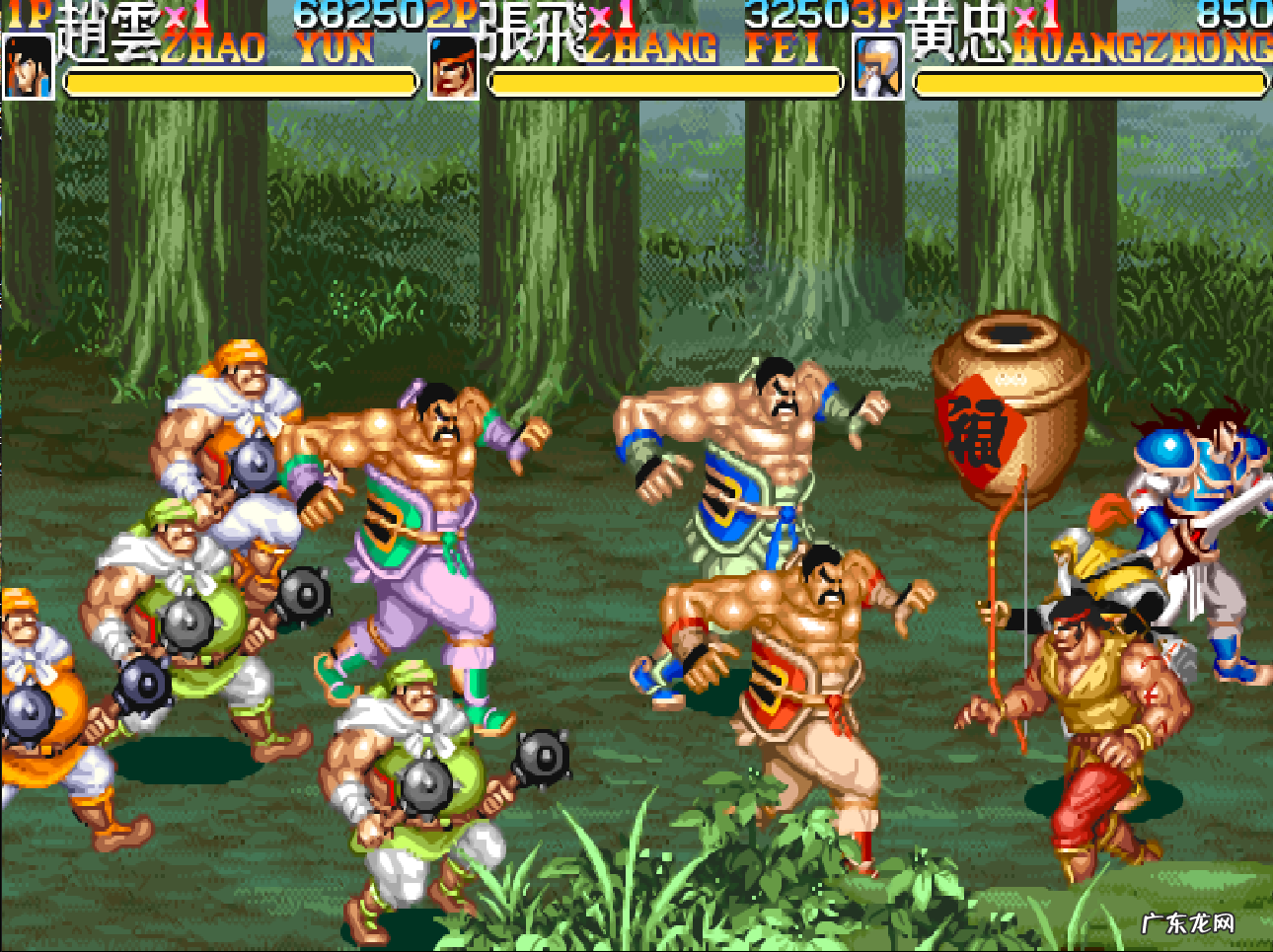
Task: Click Zhao Yun's player portrait
Action: [x=28, y=67]
